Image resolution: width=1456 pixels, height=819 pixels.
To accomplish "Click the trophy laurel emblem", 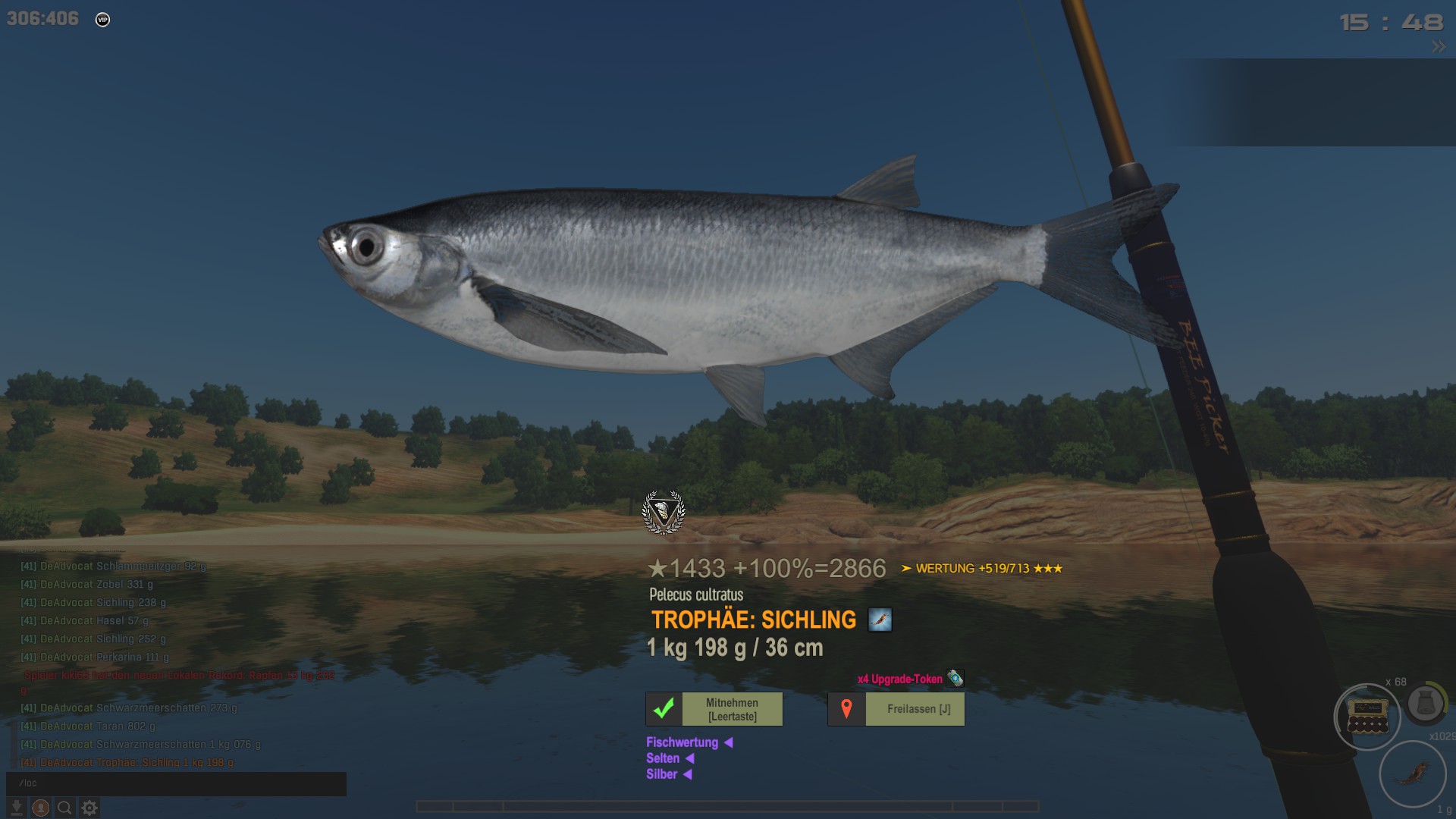I will click(x=664, y=513).
